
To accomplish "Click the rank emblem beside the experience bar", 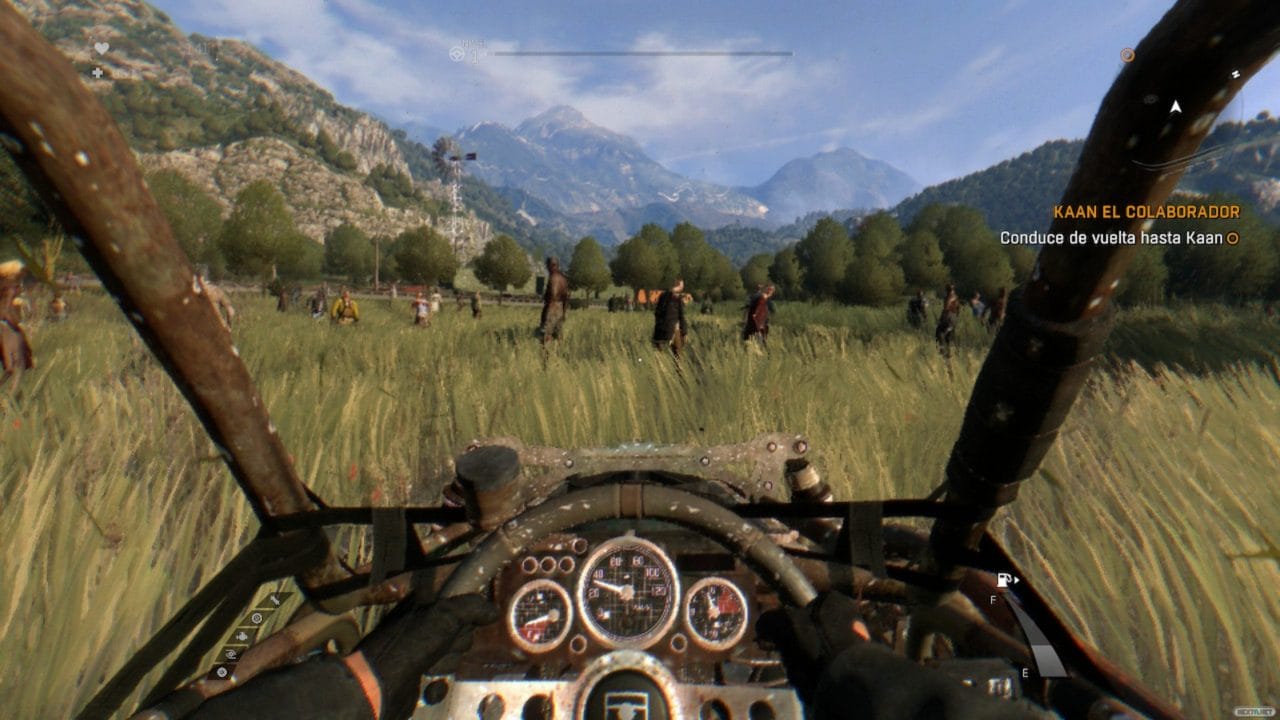I will coord(457,54).
